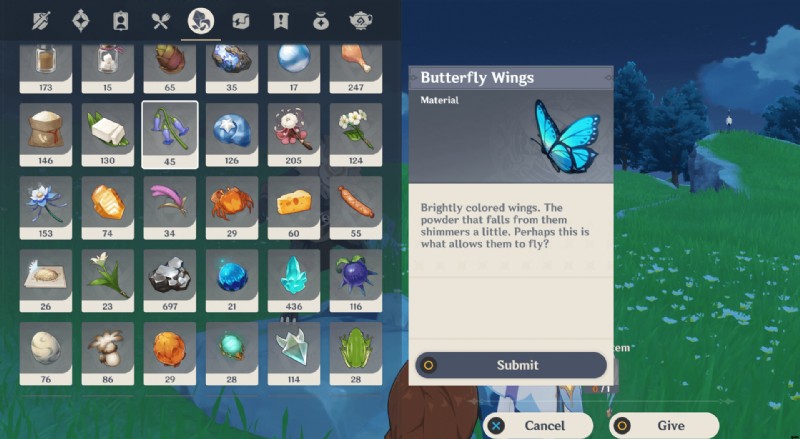Pick the white flower stack of 124
The width and height of the screenshot is (800, 439).
356,129
